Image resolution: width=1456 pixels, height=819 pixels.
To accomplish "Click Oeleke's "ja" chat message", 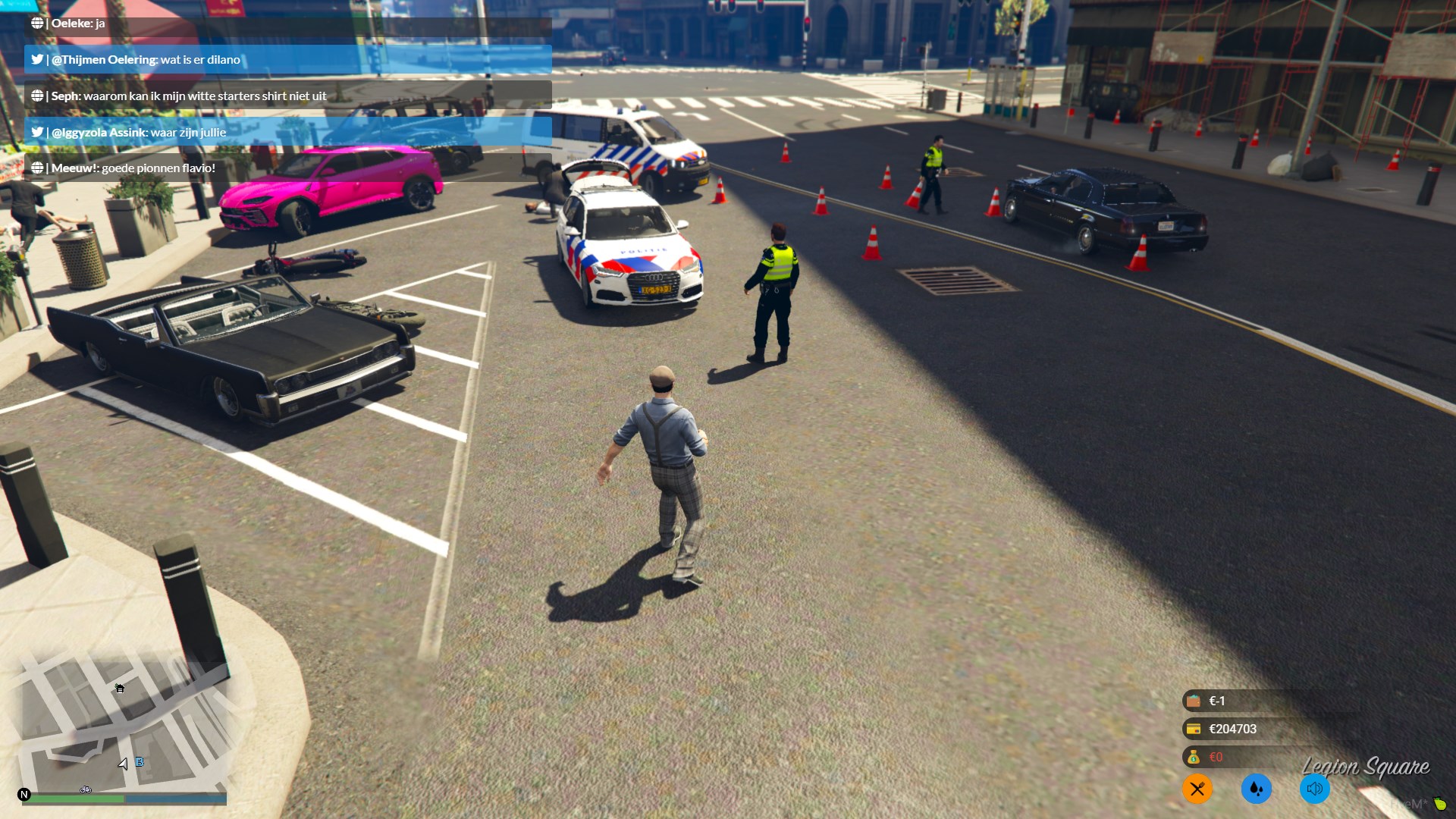I will point(287,24).
